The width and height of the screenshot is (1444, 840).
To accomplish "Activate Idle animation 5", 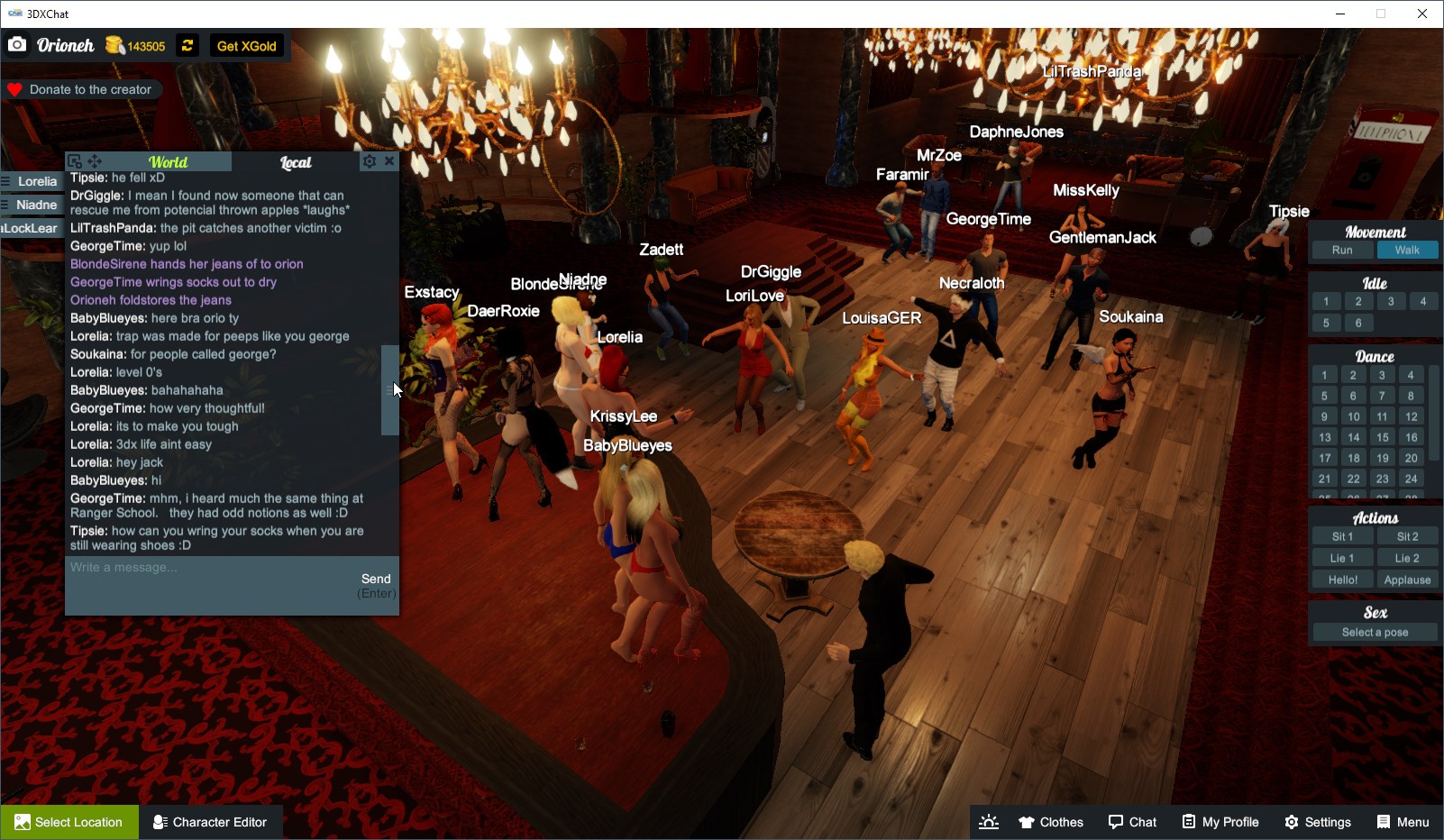I will [1326, 322].
